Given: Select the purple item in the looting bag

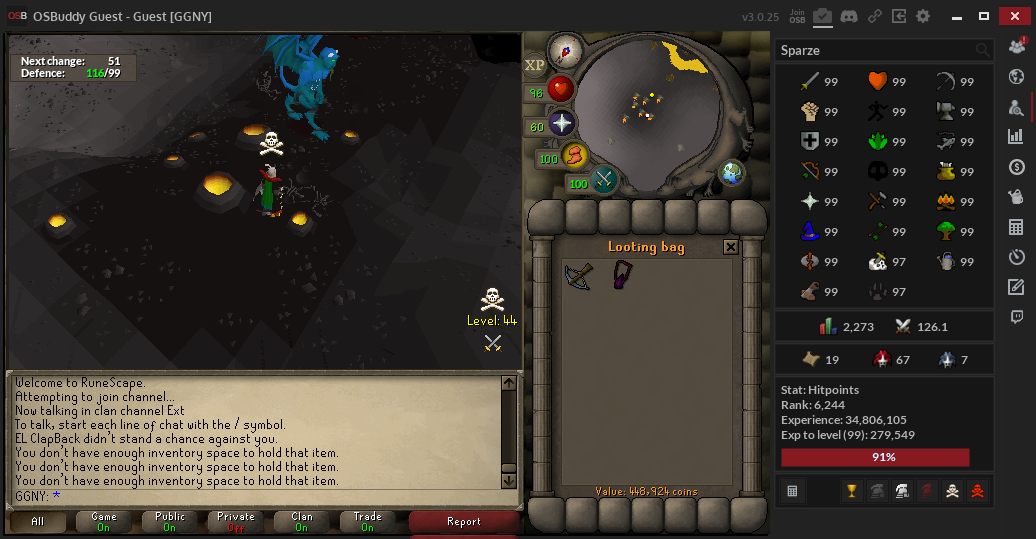Looking at the screenshot, I should pos(622,275).
